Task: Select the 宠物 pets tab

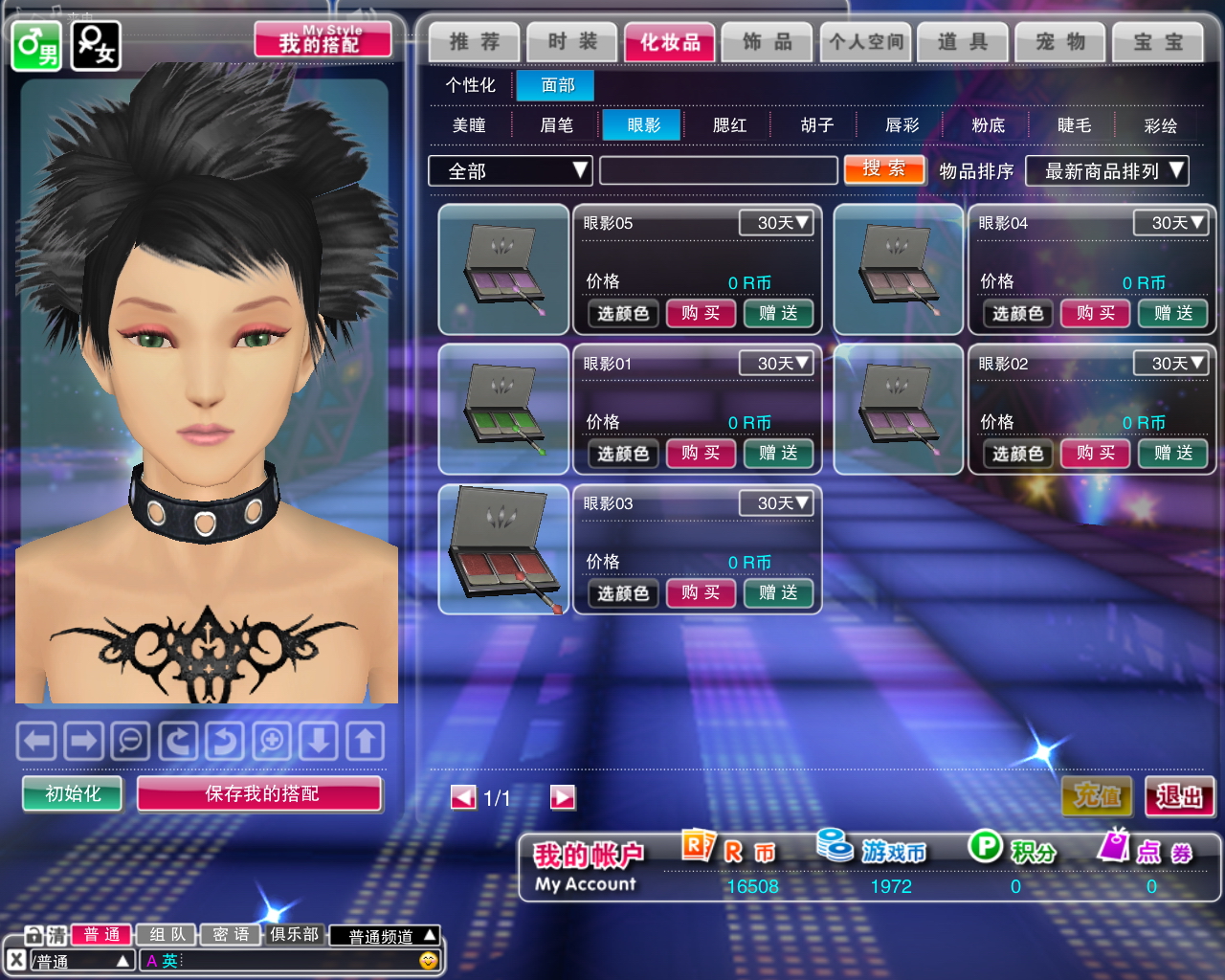Action: (1060, 42)
